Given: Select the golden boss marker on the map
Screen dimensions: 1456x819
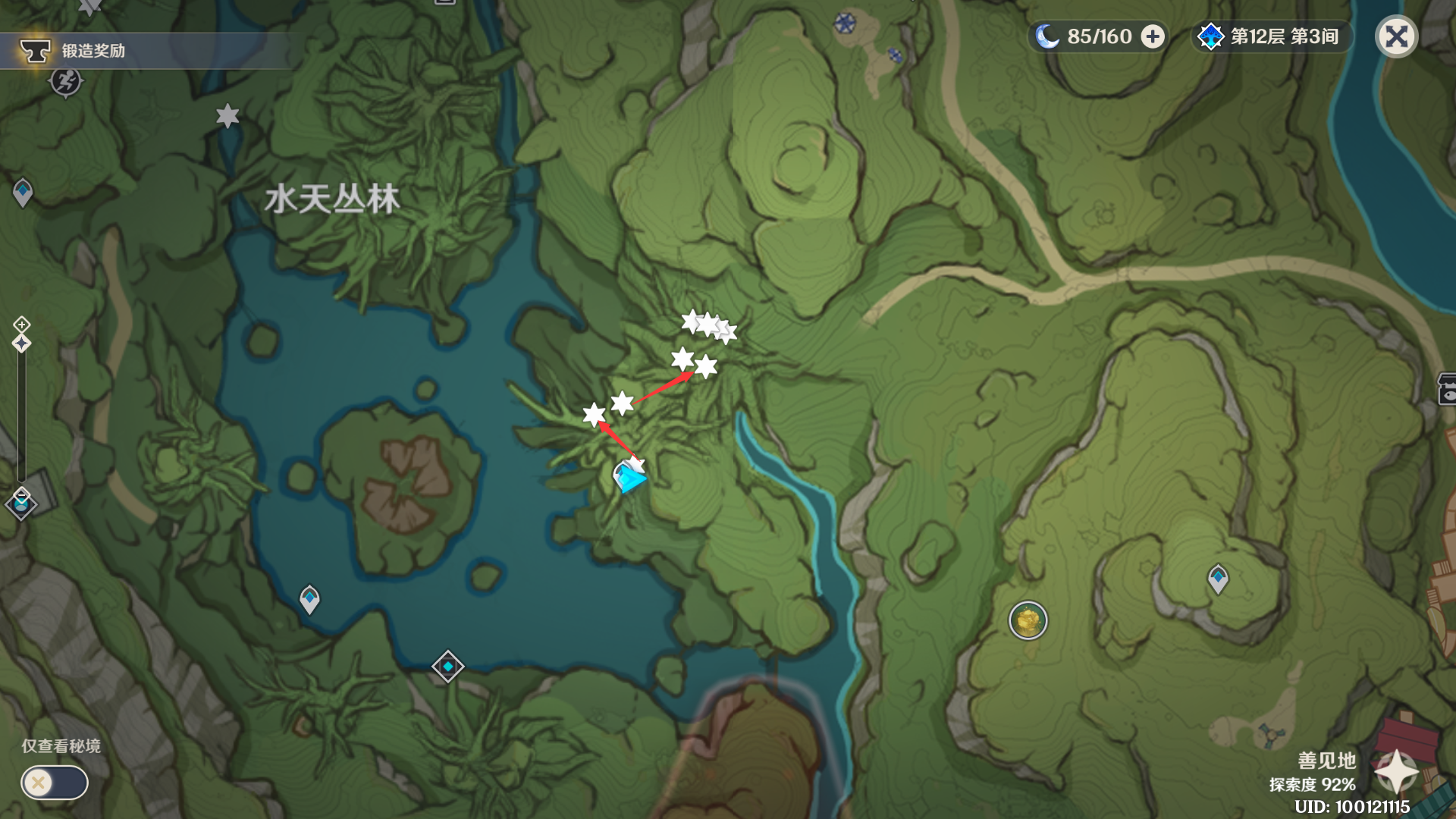Looking at the screenshot, I should [x=1028, y=620].
